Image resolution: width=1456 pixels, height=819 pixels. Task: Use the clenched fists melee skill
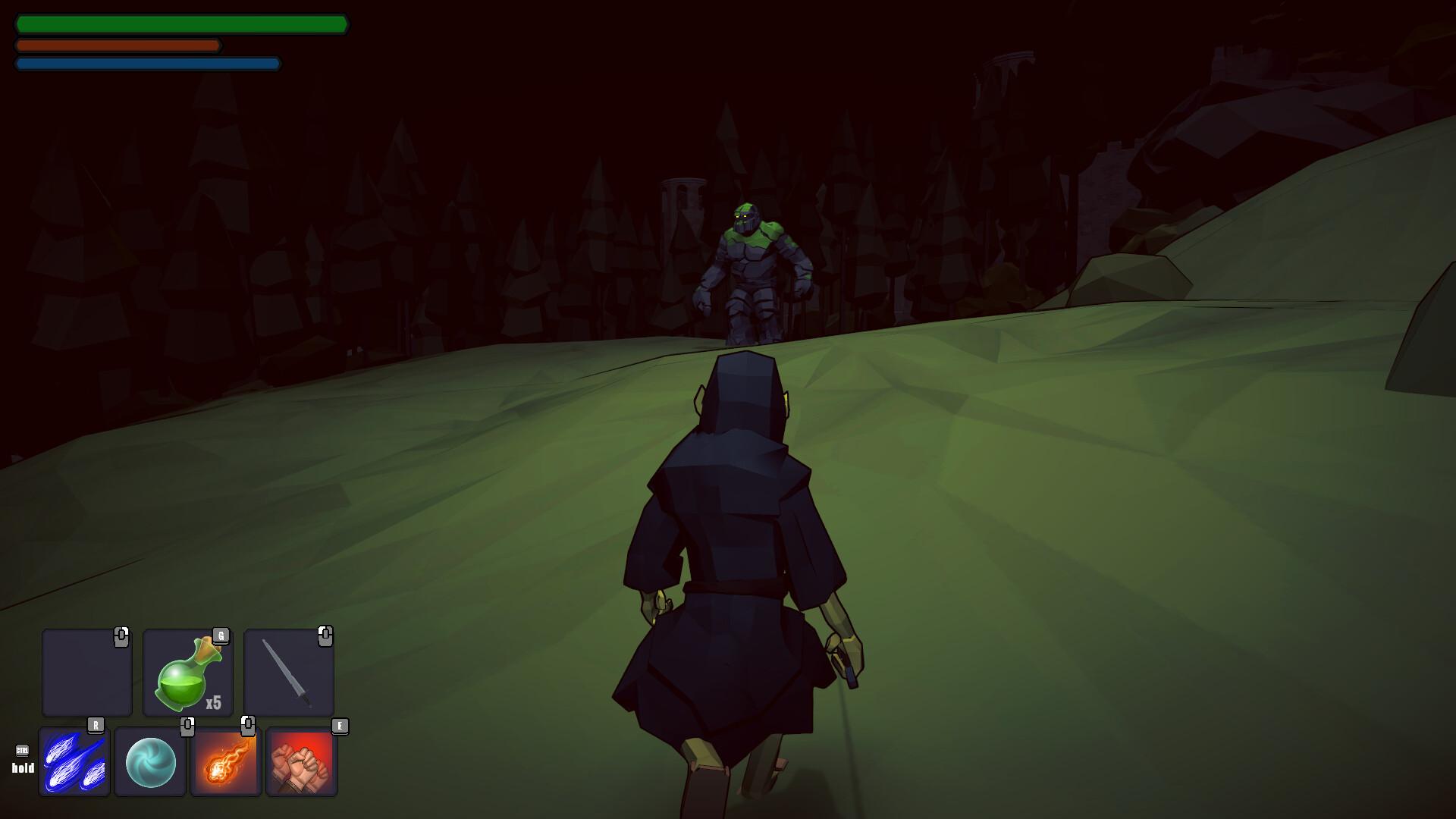301,762
